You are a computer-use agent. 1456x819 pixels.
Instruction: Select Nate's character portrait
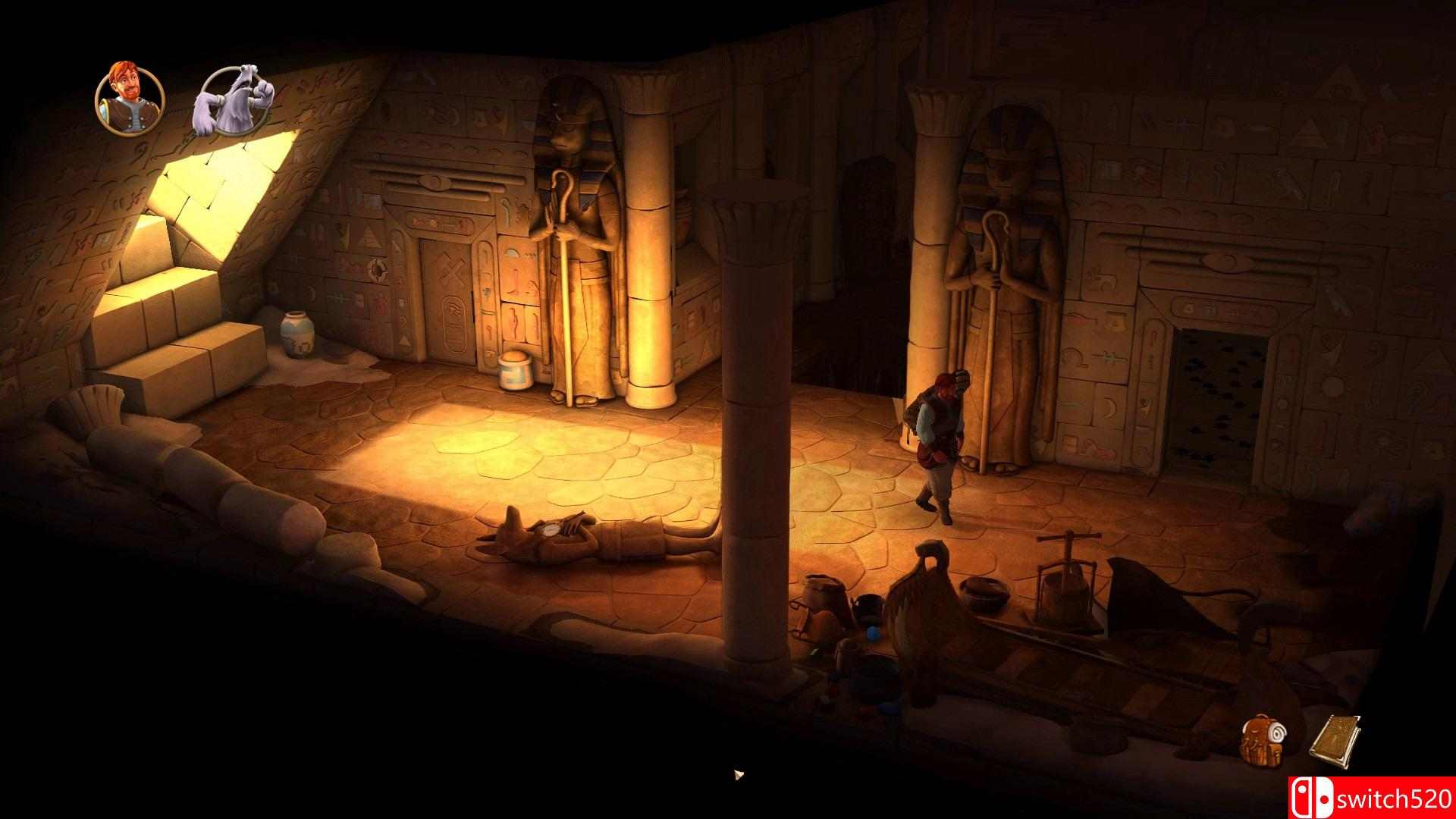pyautogui.click(x=129, y=99)
